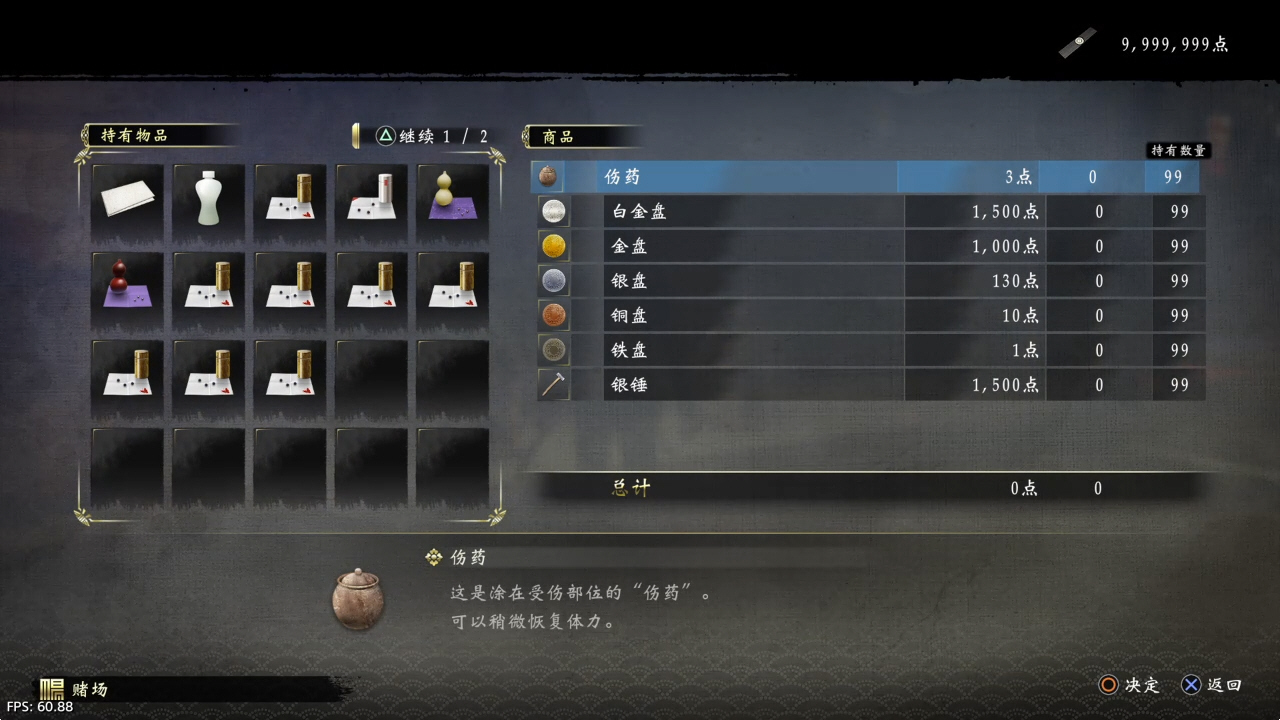Click the white porcelain bottle slot

pyautogui.click(x=208, y=201)
